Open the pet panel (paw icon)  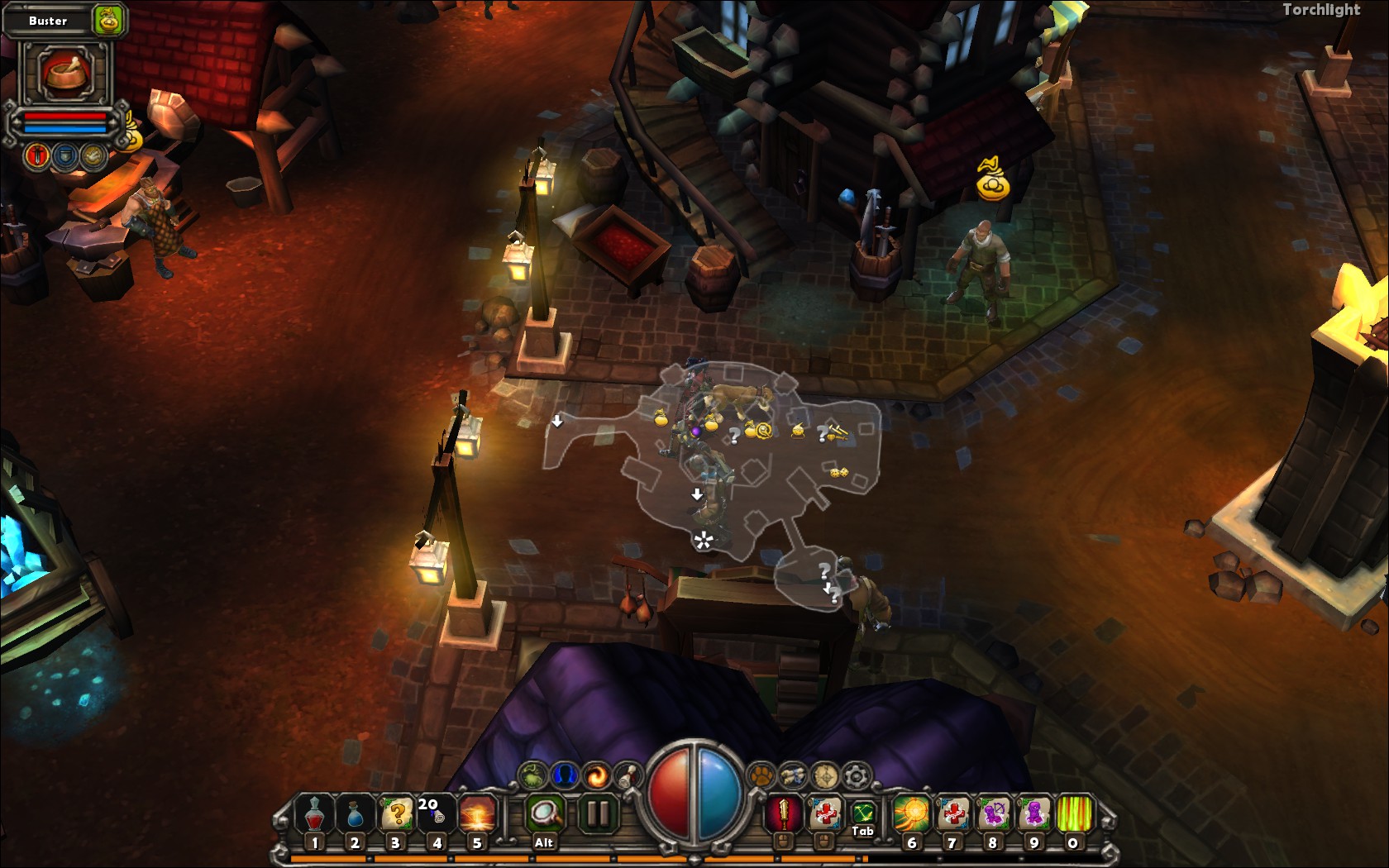[760, 775]
